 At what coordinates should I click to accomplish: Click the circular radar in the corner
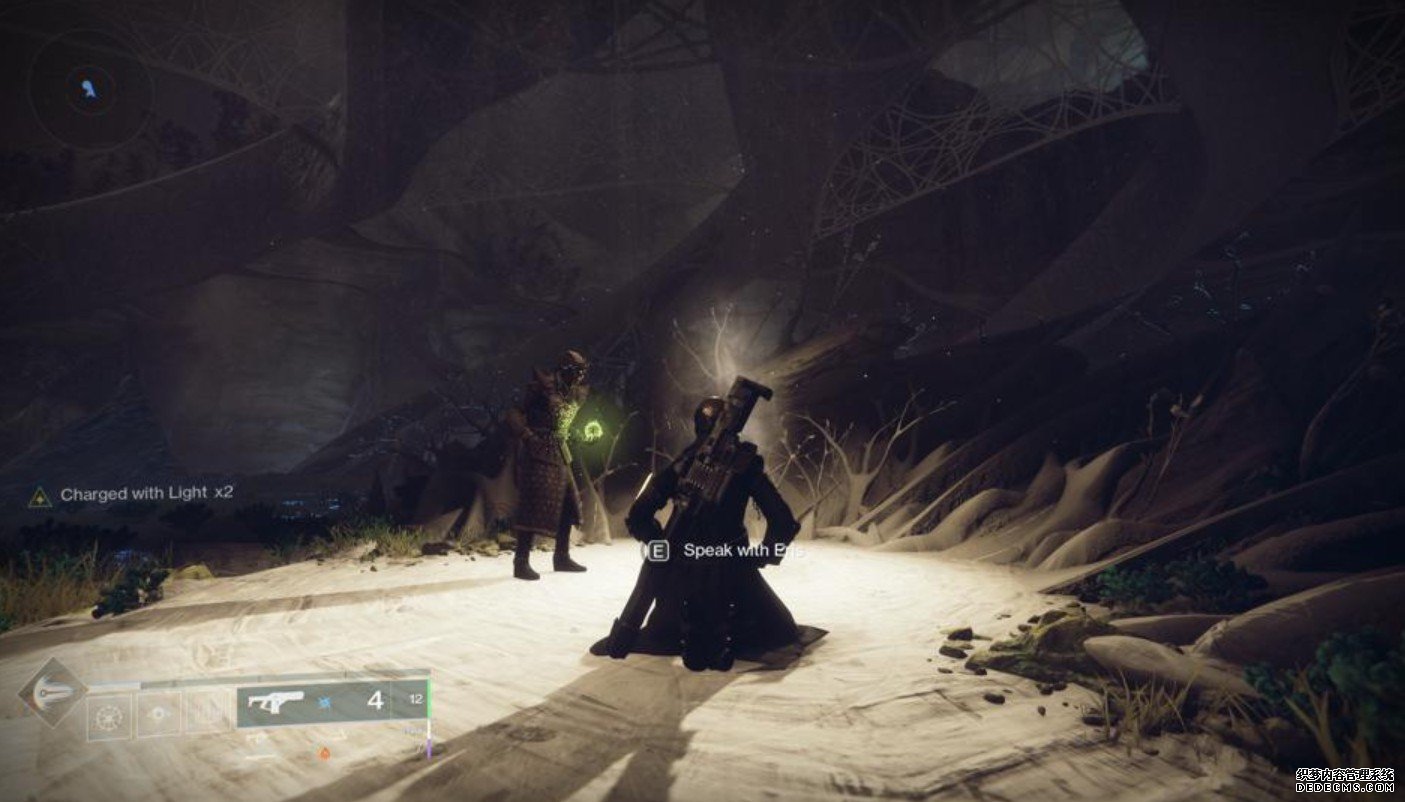(91, 91)
